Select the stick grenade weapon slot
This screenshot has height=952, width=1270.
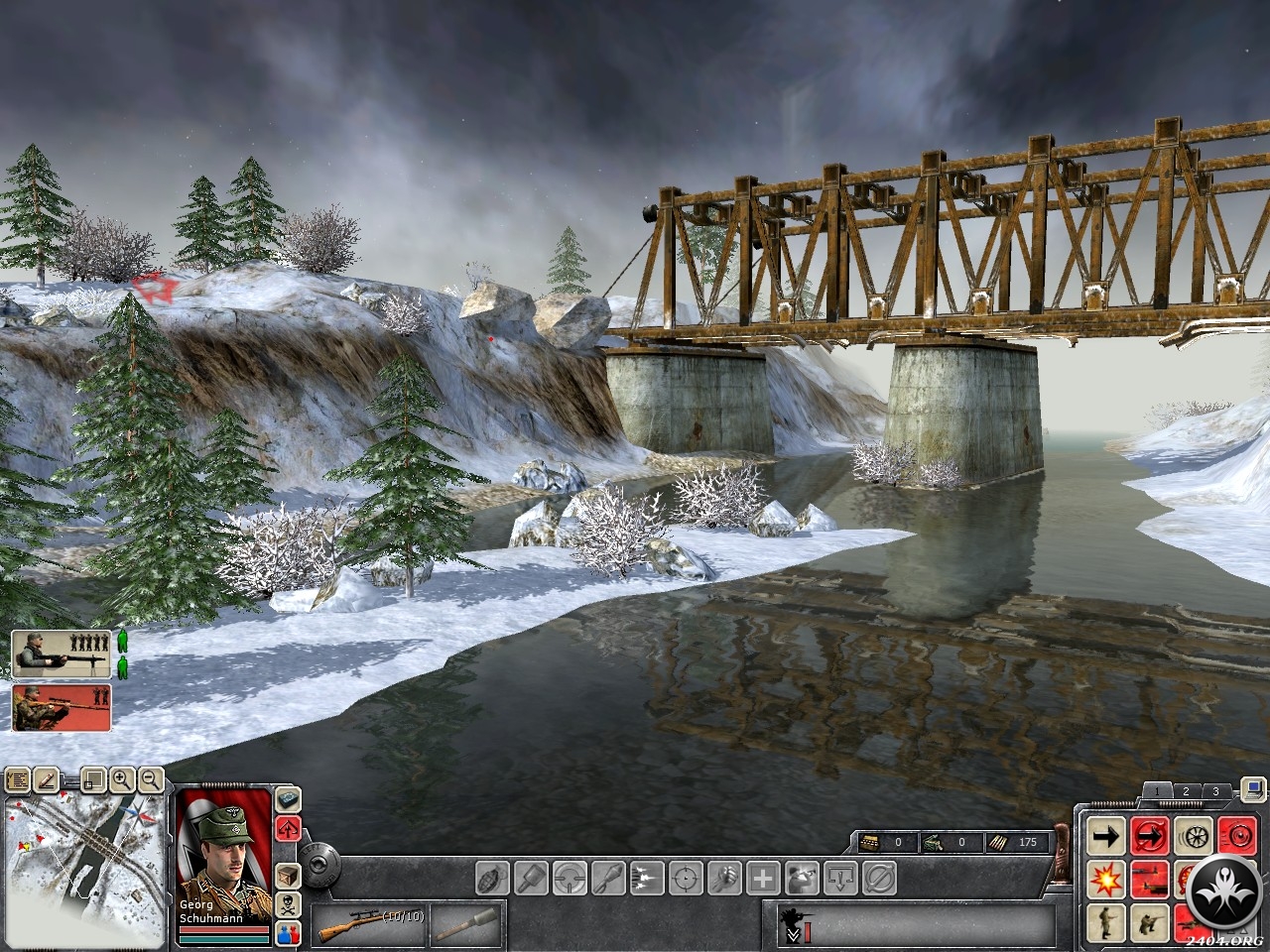click(x=466, y=926)
